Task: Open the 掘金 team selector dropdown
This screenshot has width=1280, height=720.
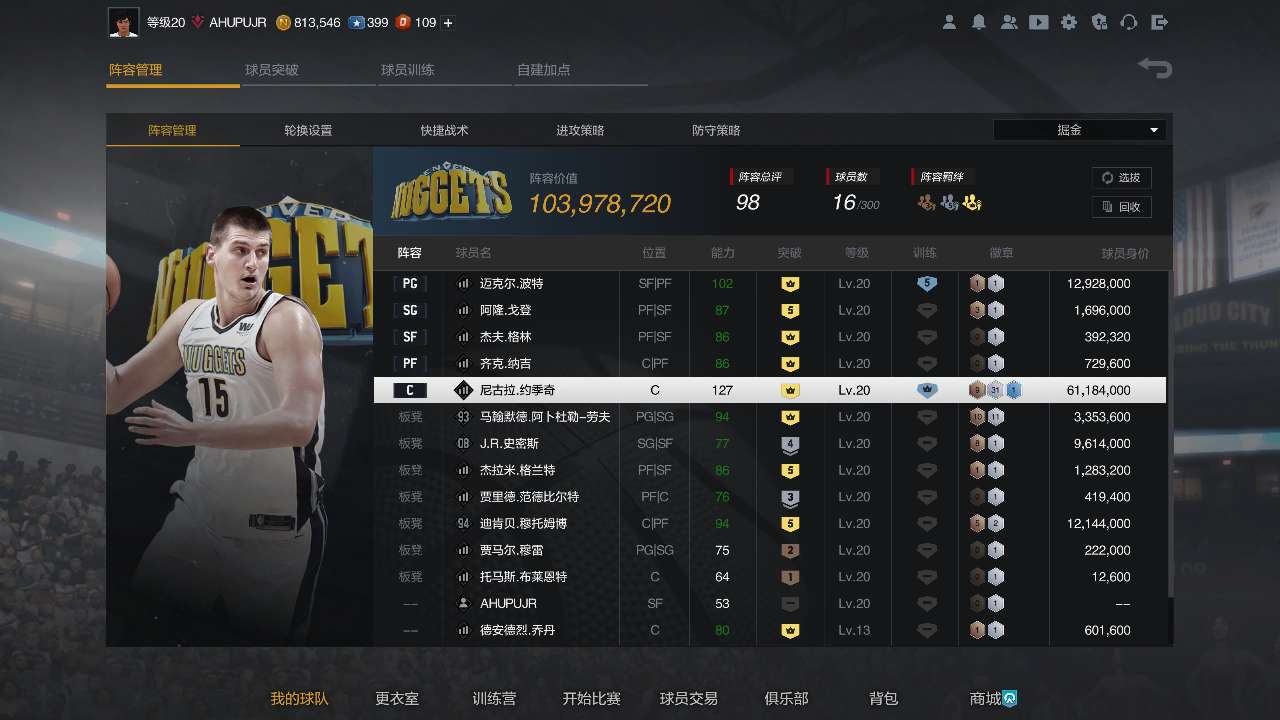Action: click(x=1078, y=129)
